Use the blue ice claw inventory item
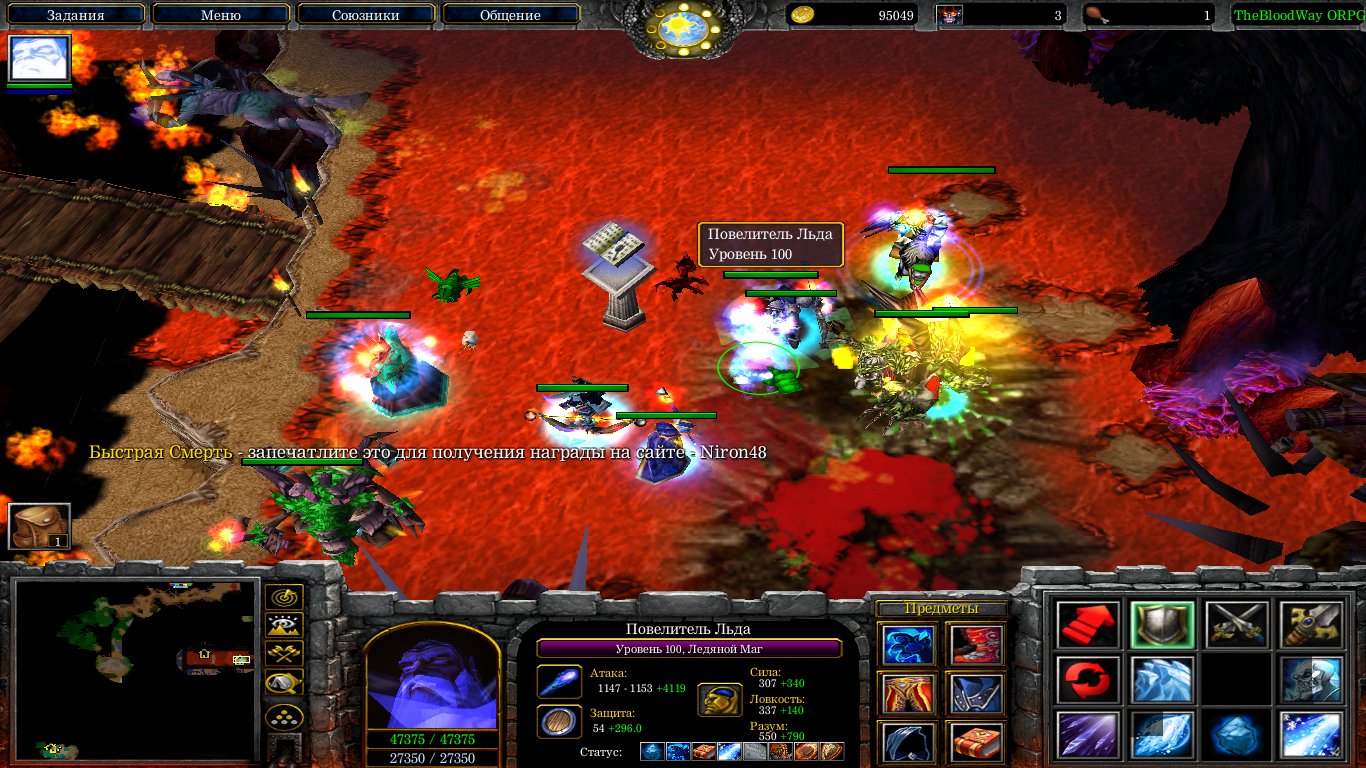This screenshot has width=1366, height=768. coord(909,645)
